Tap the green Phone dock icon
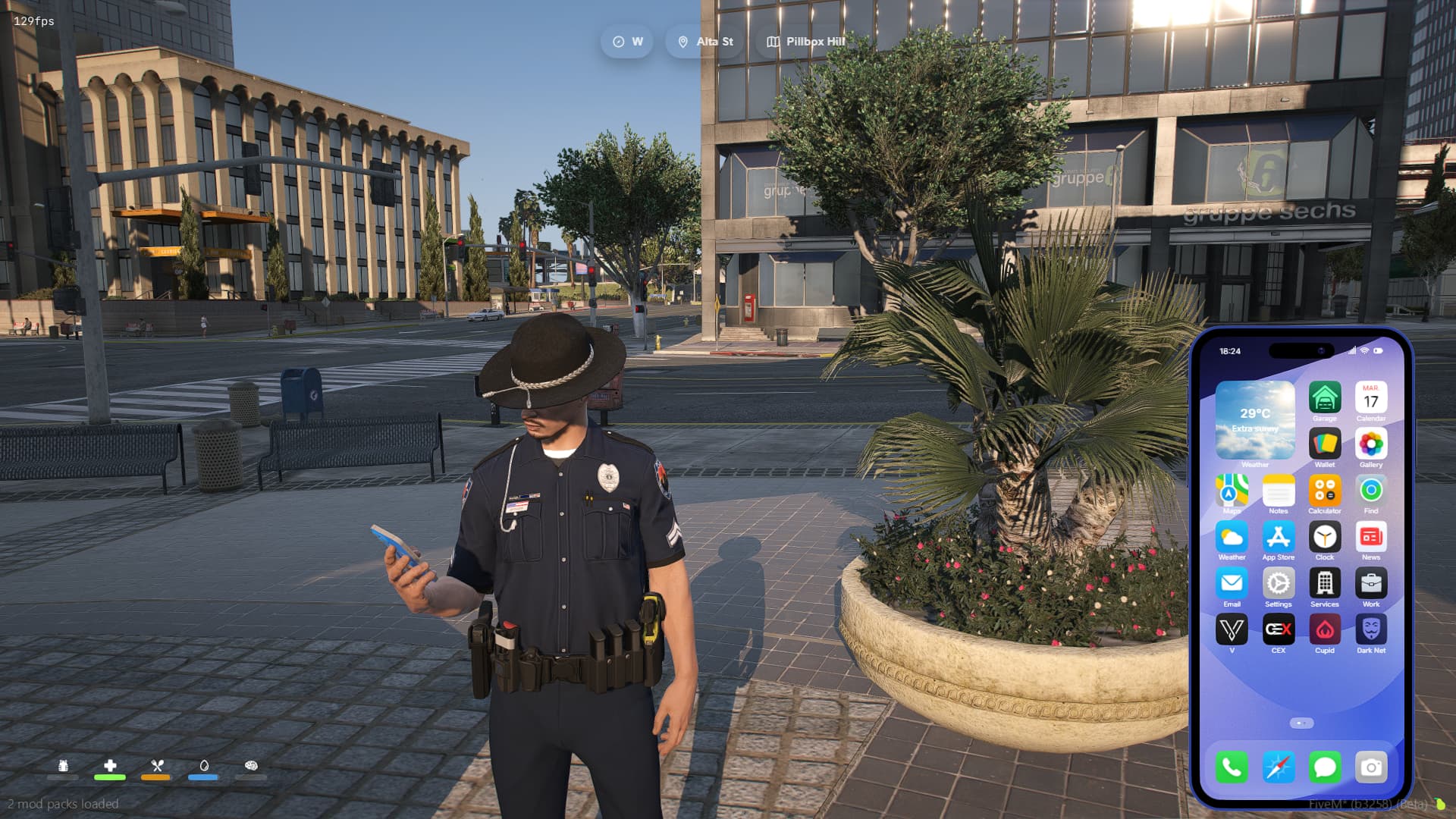The width and height of the screenshot is (1456, 819). tap(1232, 767)
